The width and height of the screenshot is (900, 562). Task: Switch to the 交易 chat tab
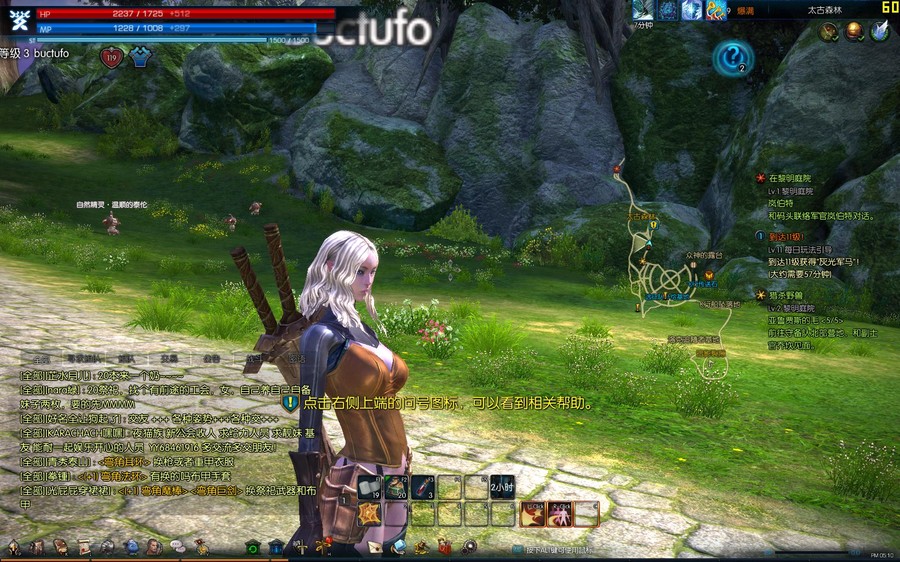[x=169, y=358]
